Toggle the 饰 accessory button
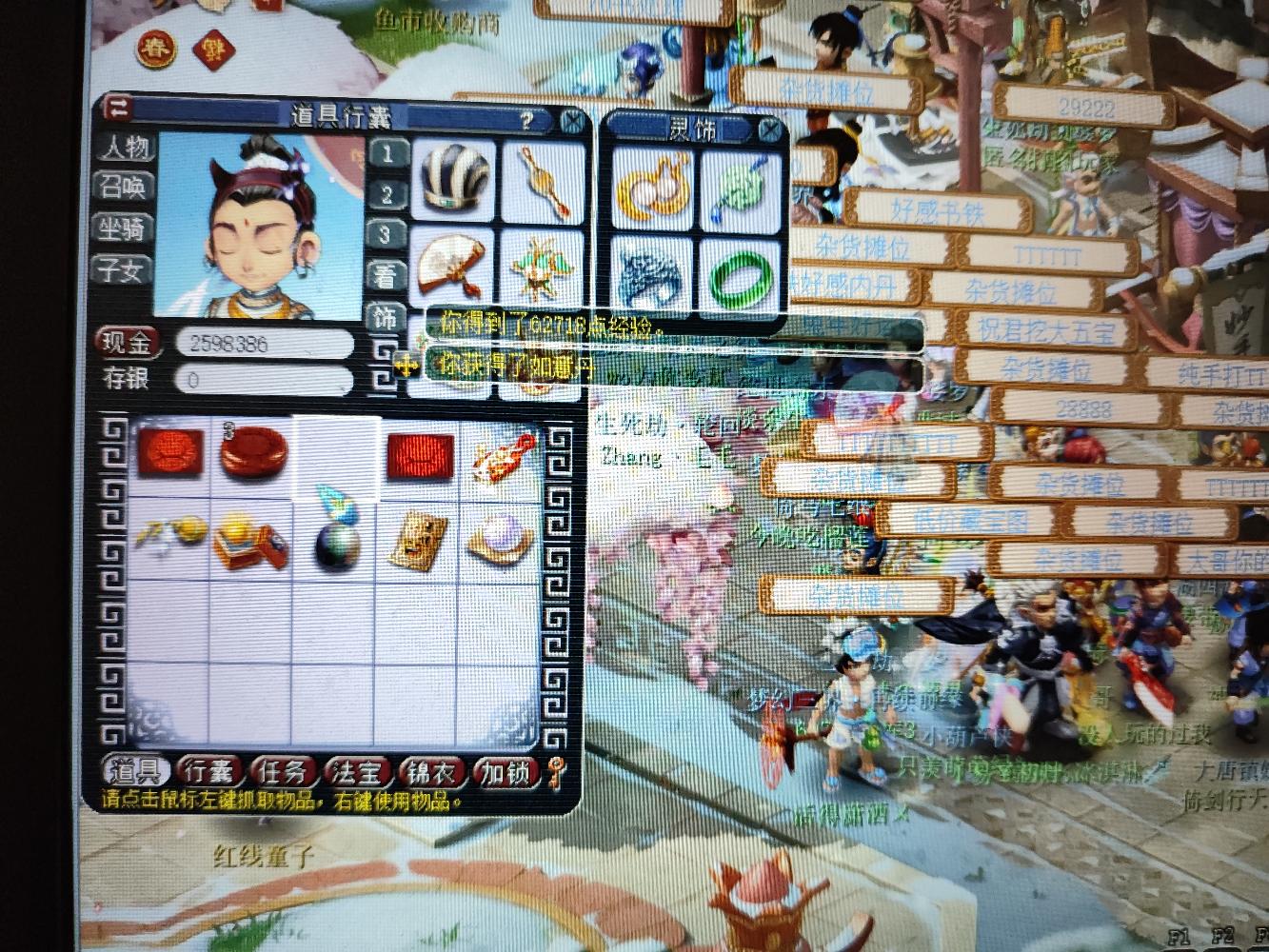The image size is (1269, 952). pyautogui.click(x=385, y=317)
